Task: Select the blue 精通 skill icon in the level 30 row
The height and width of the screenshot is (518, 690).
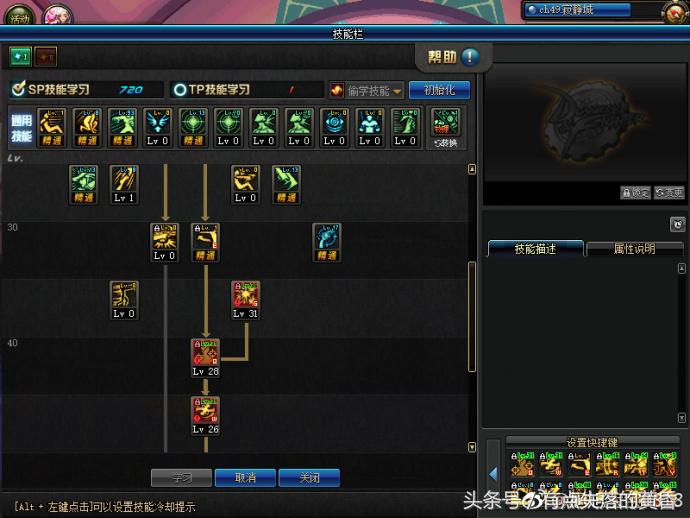Action: pos(326,239)
